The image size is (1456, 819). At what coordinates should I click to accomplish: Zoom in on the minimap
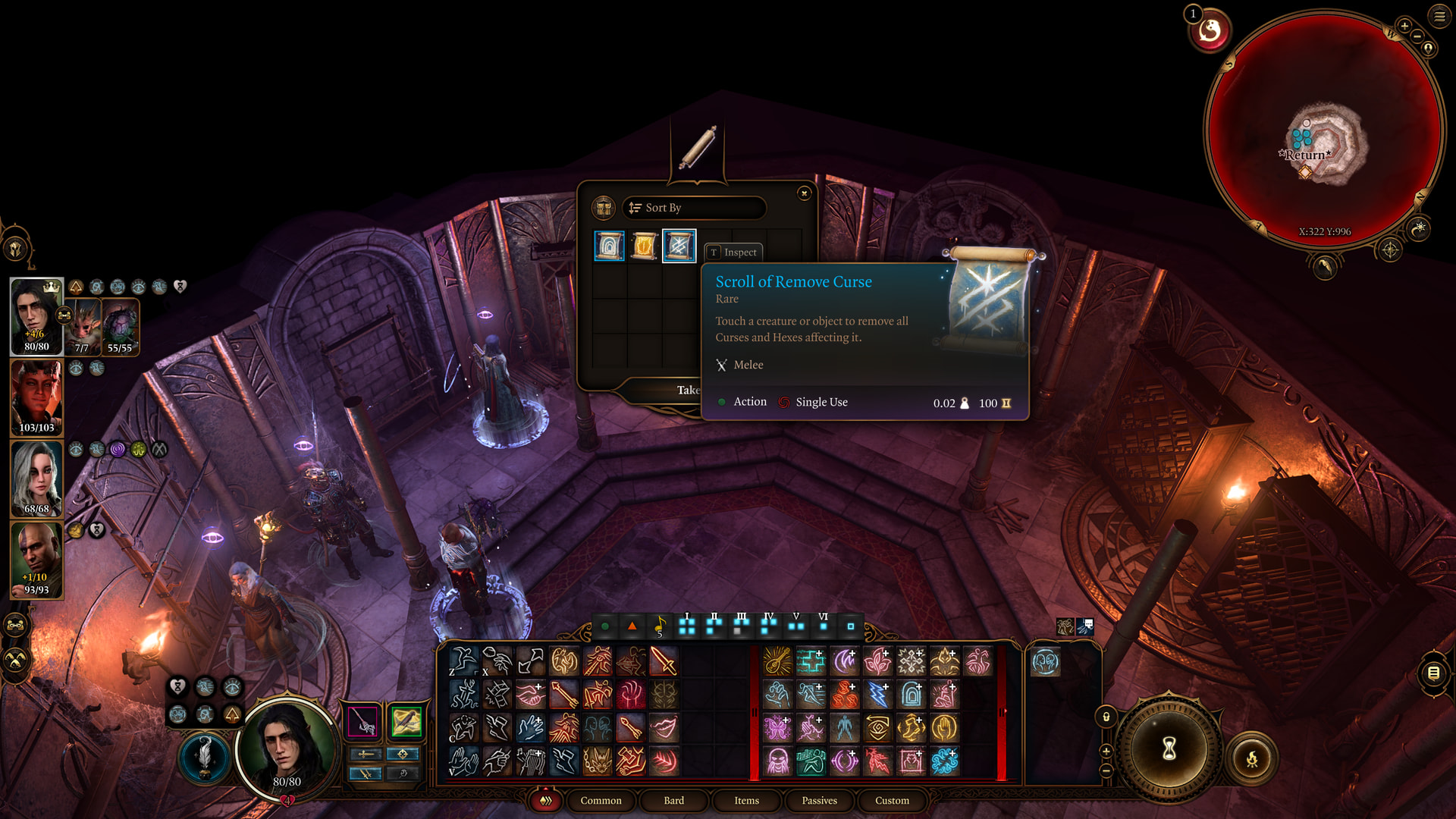click(x=1404, y=26)
